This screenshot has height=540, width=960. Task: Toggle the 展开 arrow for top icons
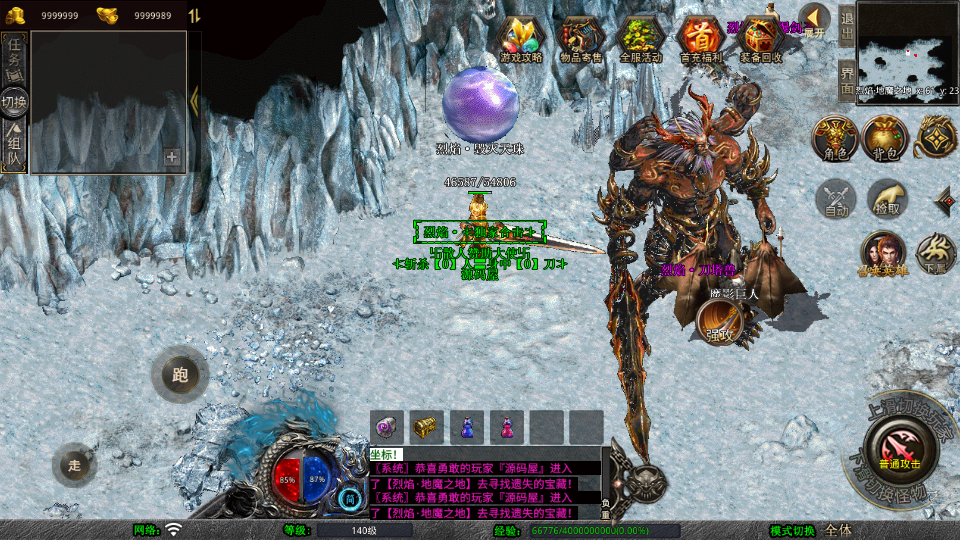coord(815,21)
